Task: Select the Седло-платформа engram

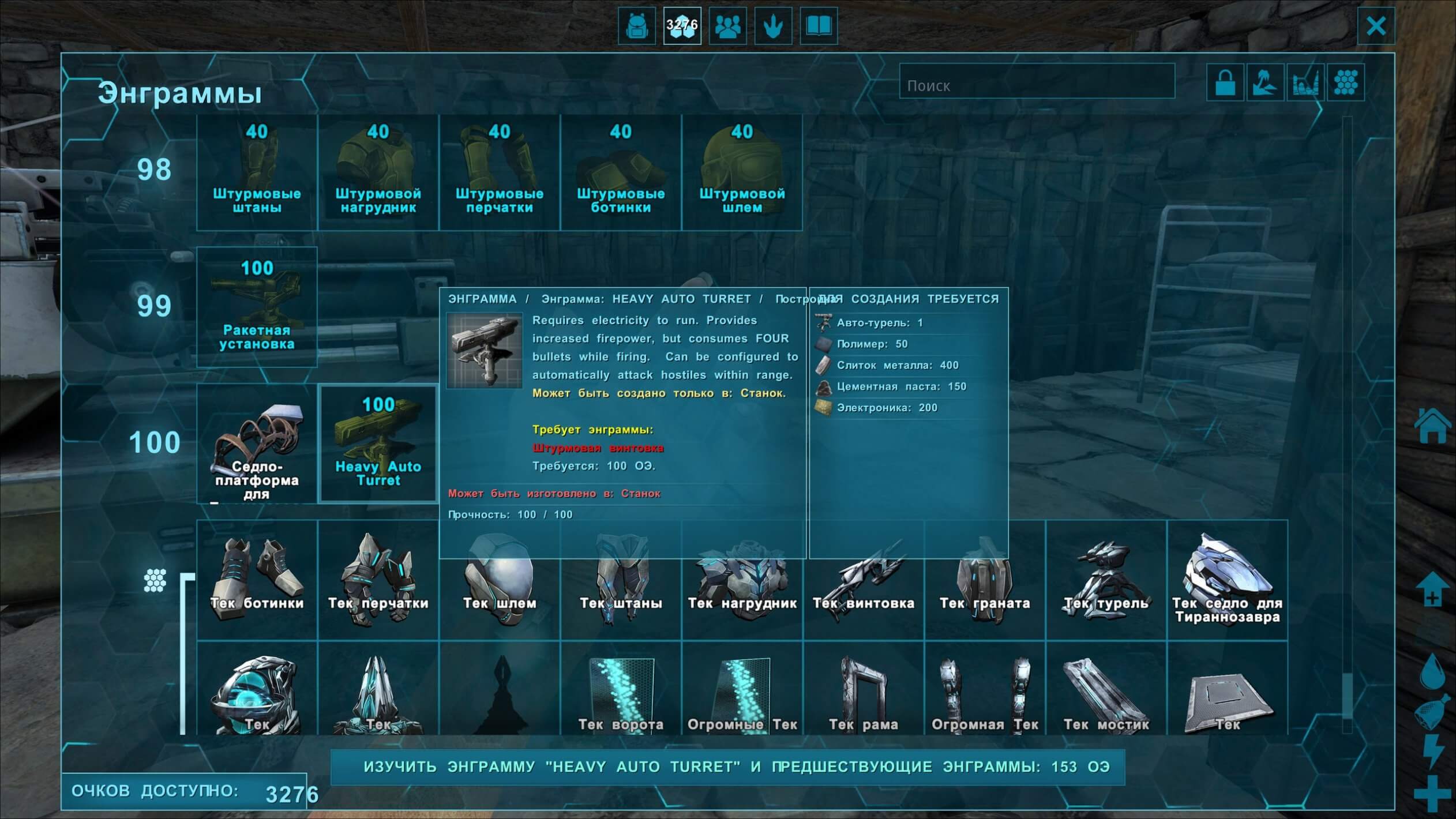Action: pyautogui.click(x=257, y=443)
